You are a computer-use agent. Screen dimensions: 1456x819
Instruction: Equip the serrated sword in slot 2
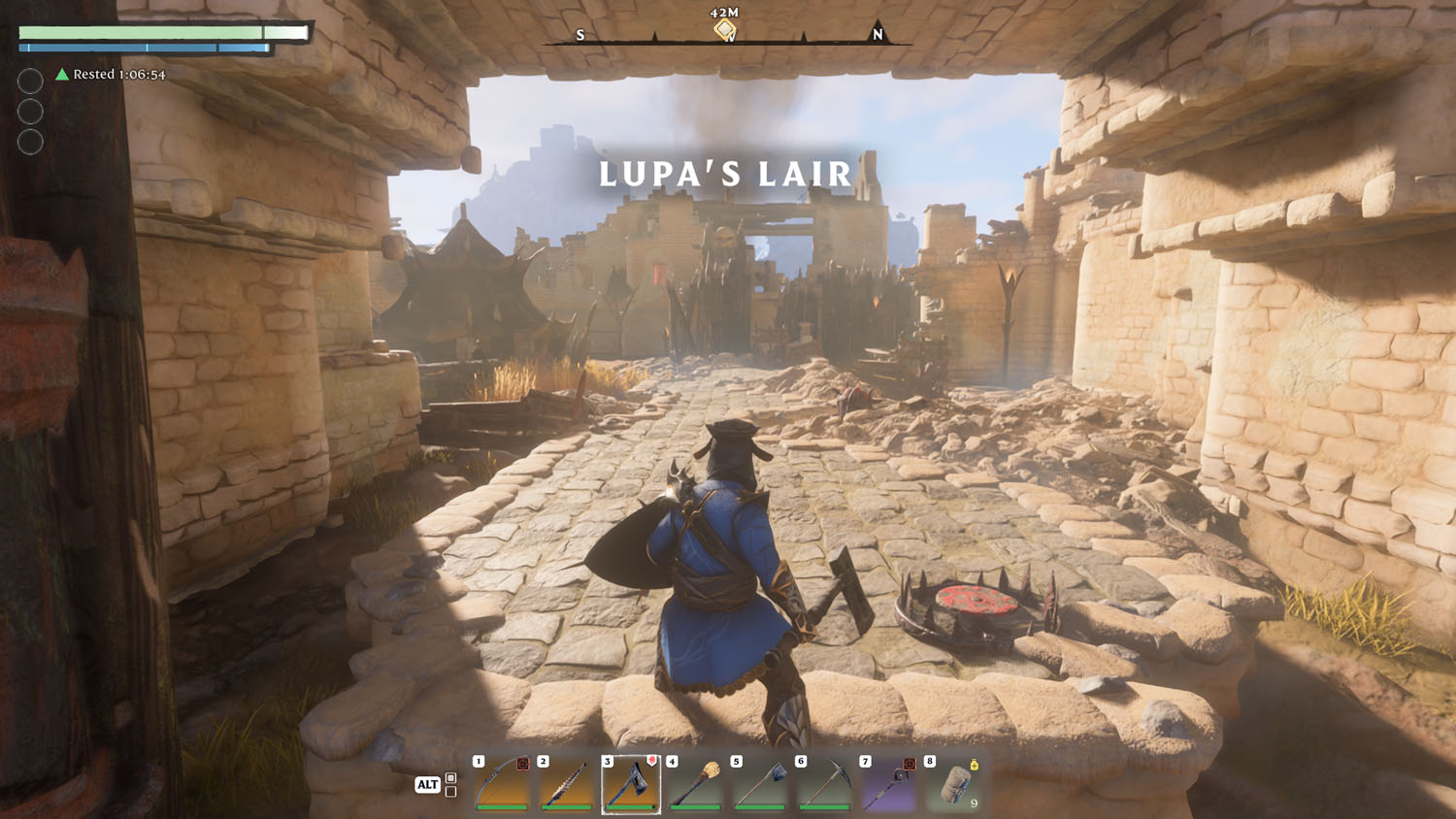tap(567, 784)
